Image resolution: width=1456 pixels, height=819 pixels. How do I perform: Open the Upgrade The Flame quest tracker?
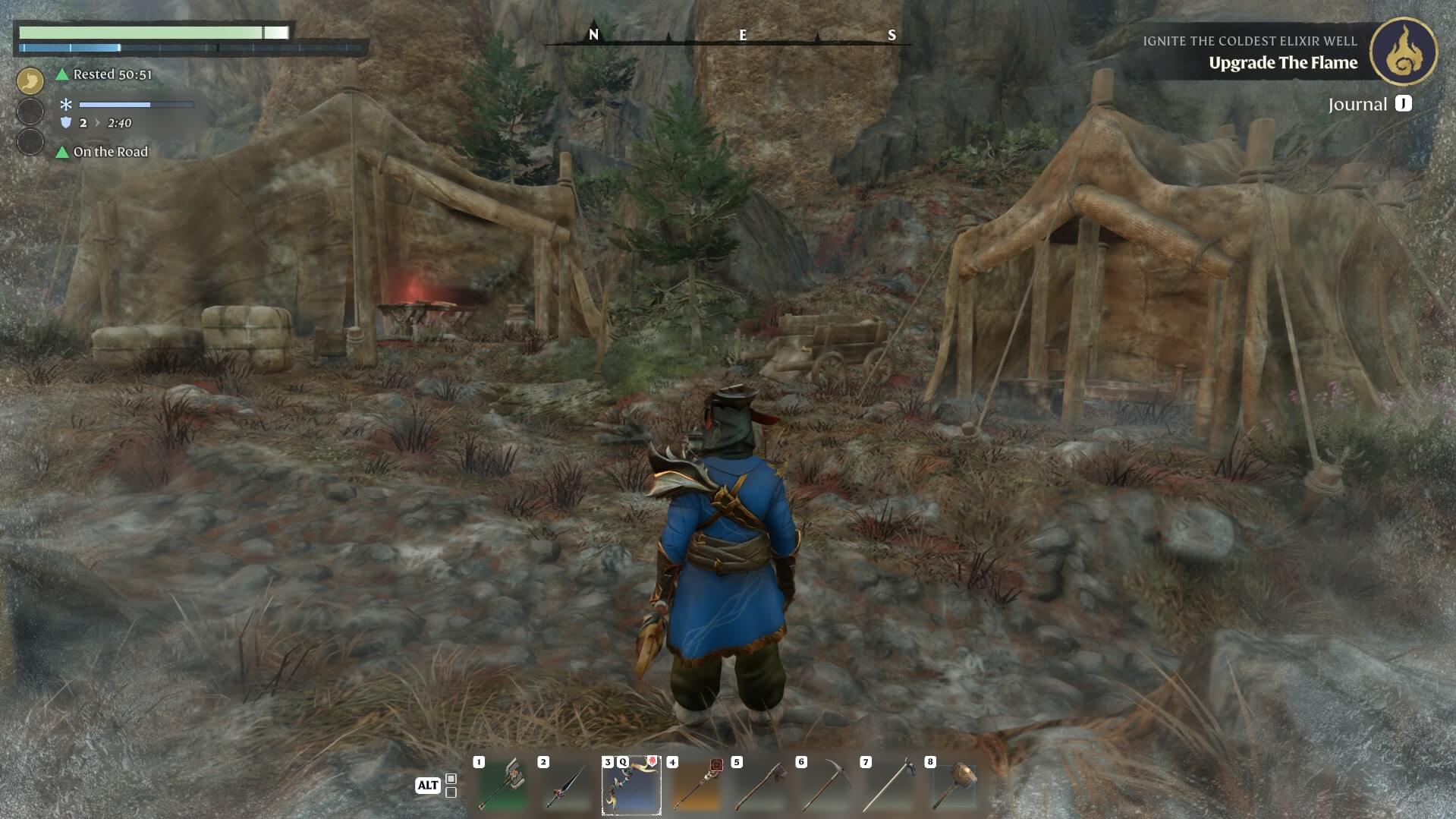point(1282,63)
